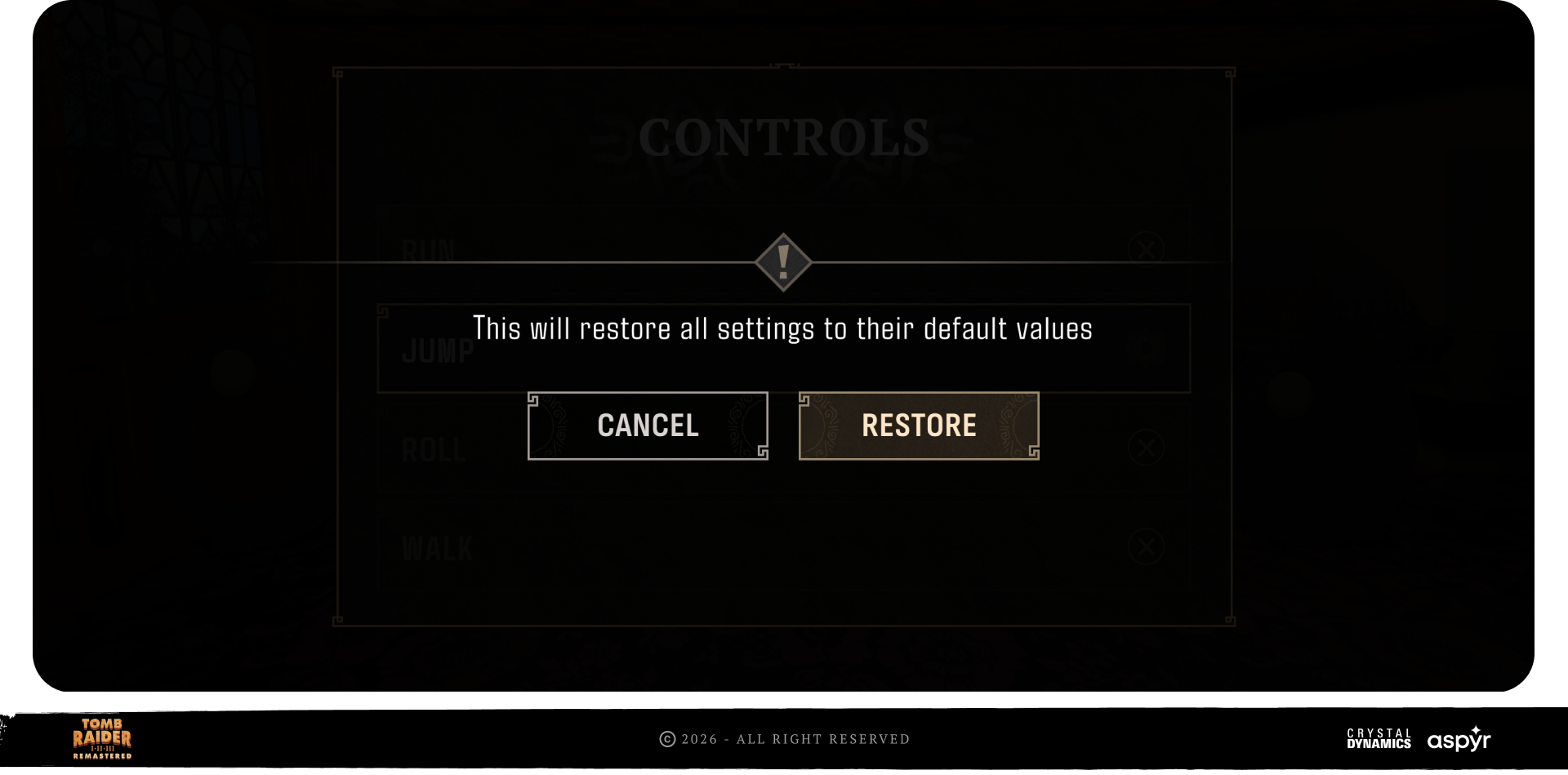Visit the Crystal Dynamics logo link
Viewport: 1568px width, 775px height.
coord(1379,738)
